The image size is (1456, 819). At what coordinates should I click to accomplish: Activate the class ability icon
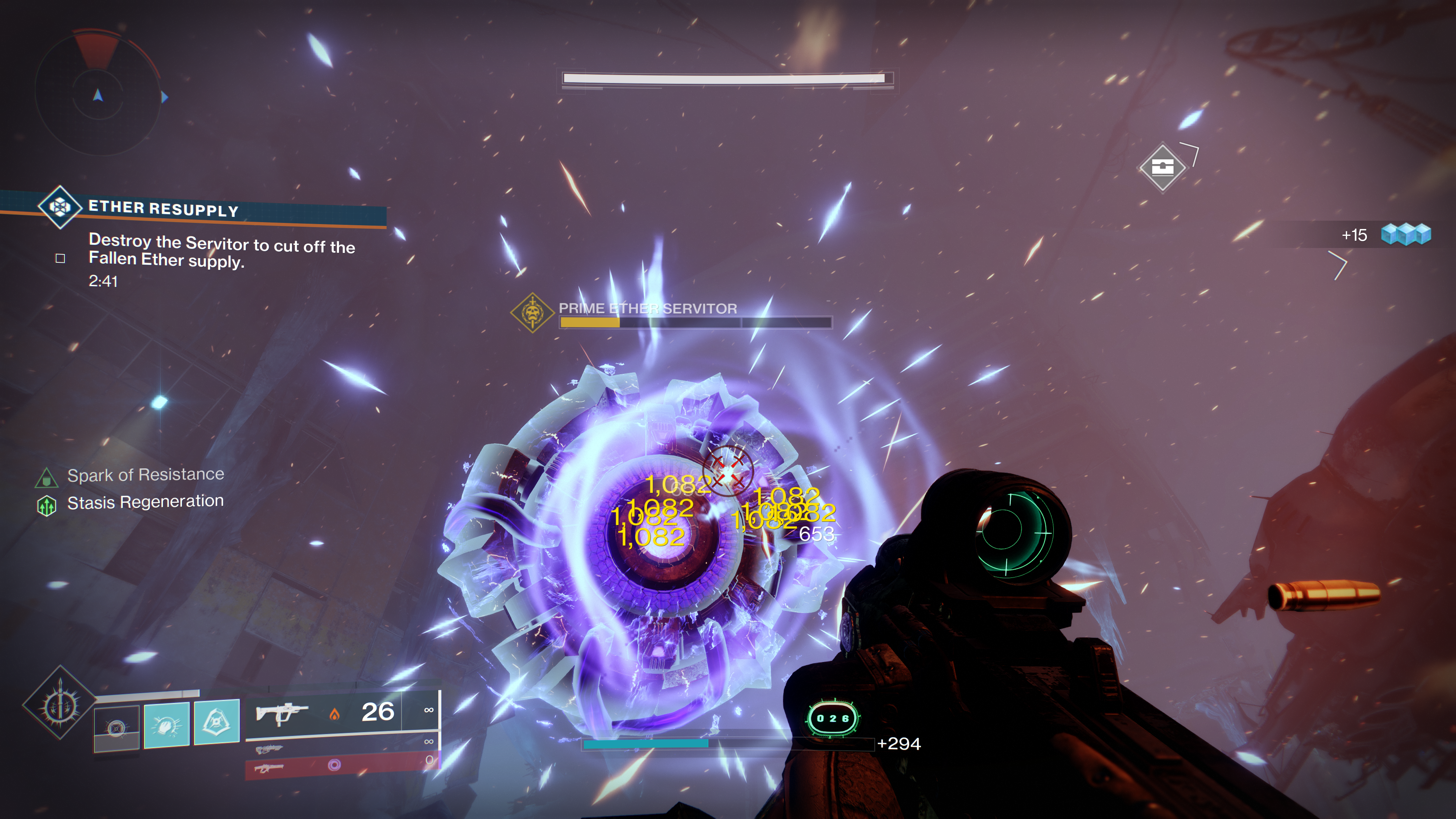click(217, 722)
